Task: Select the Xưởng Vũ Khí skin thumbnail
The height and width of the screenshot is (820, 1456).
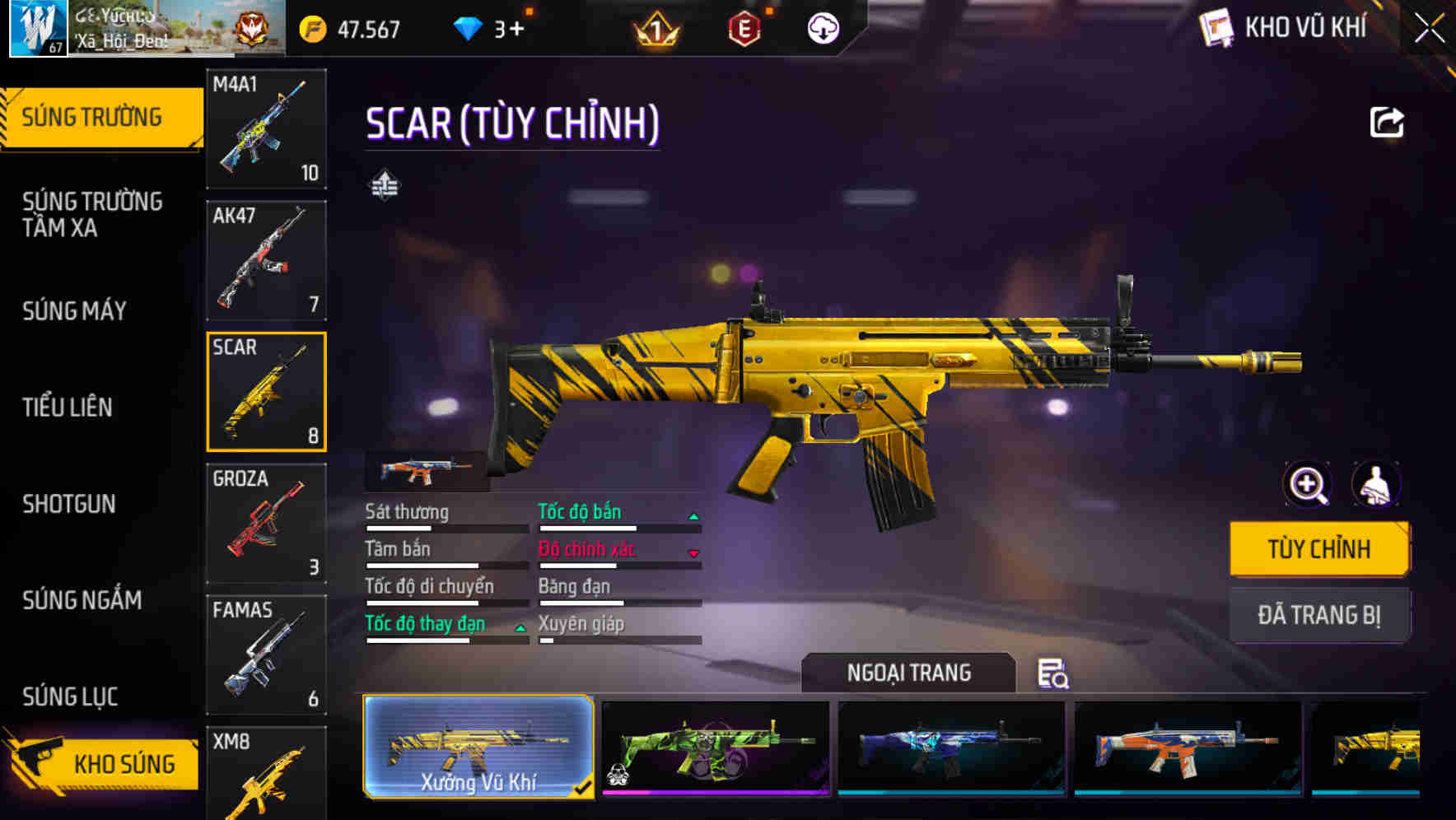Action: pyautogui.click(x=478, y=746)
